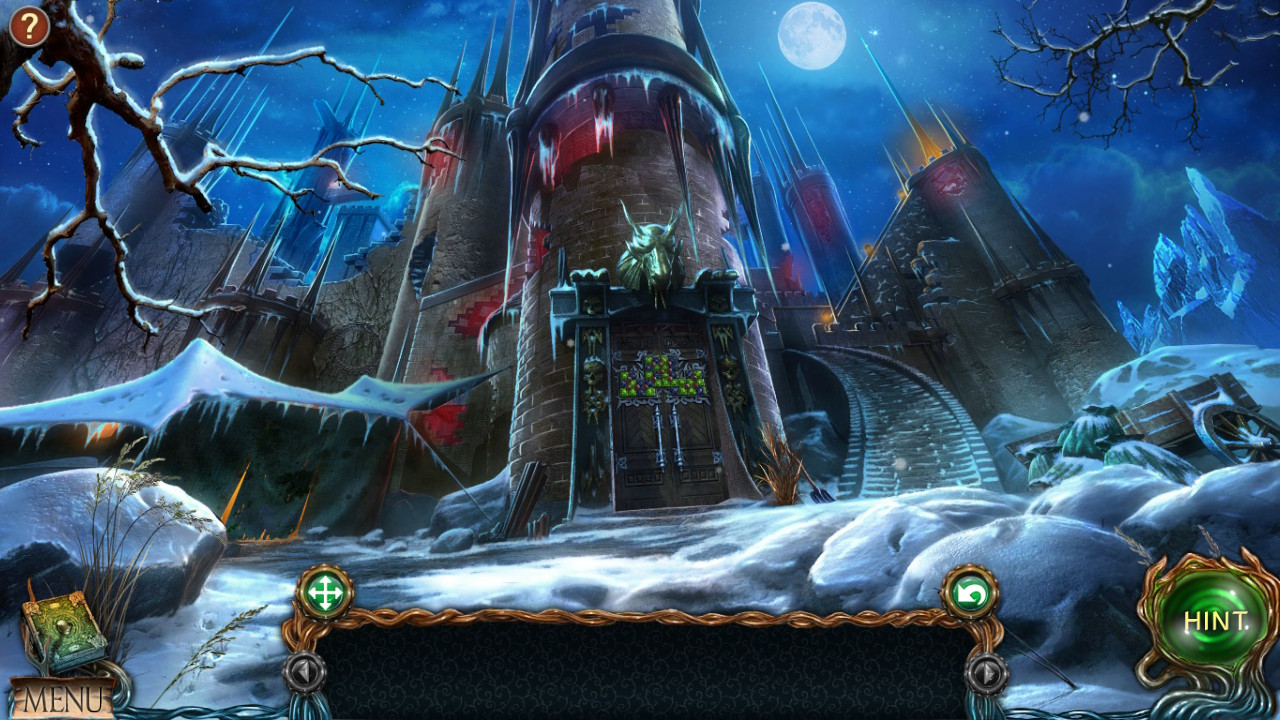This screenshot has width=1280, height=720.
Task: Open the MENU from the parchment banner
Action: pyautogui.click(x=63, y=695)
